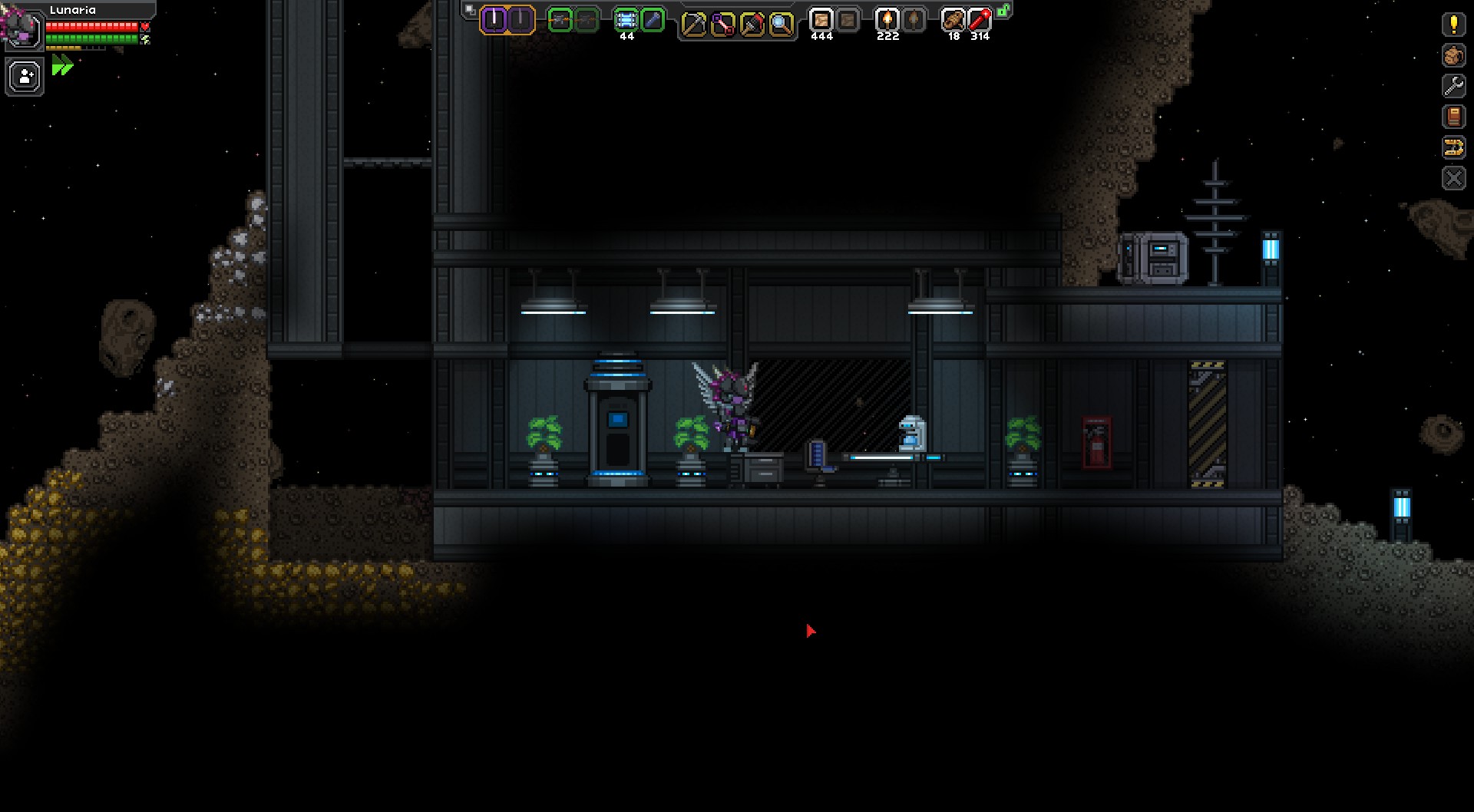The width and height of the screenshot is (1474, 812).
Task: Toggle the green hotbar lock icon
Action: point(1003,11)
